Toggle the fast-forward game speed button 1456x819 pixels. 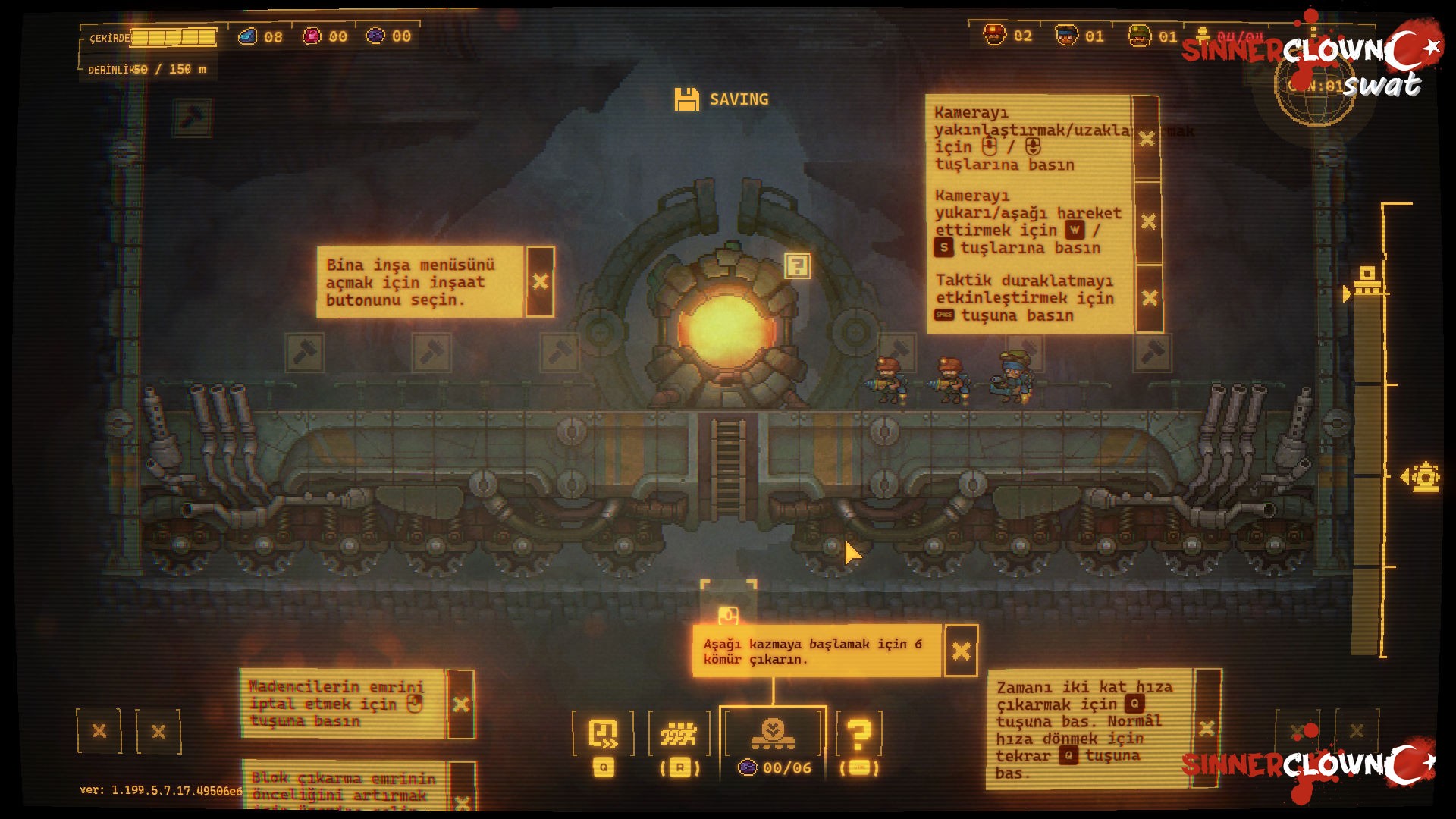604,734
